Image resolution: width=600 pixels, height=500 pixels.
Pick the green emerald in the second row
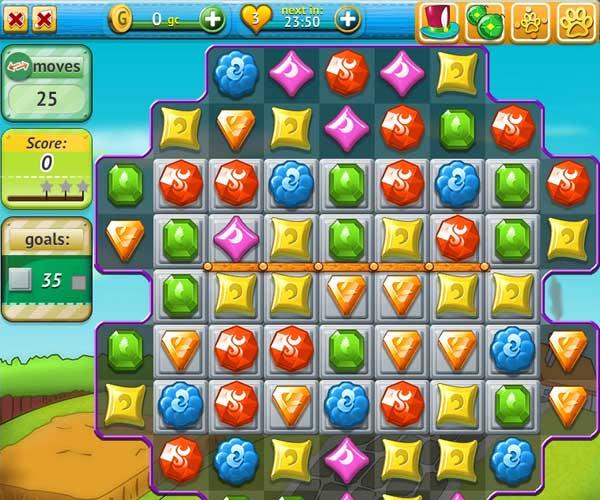[457, 128]
